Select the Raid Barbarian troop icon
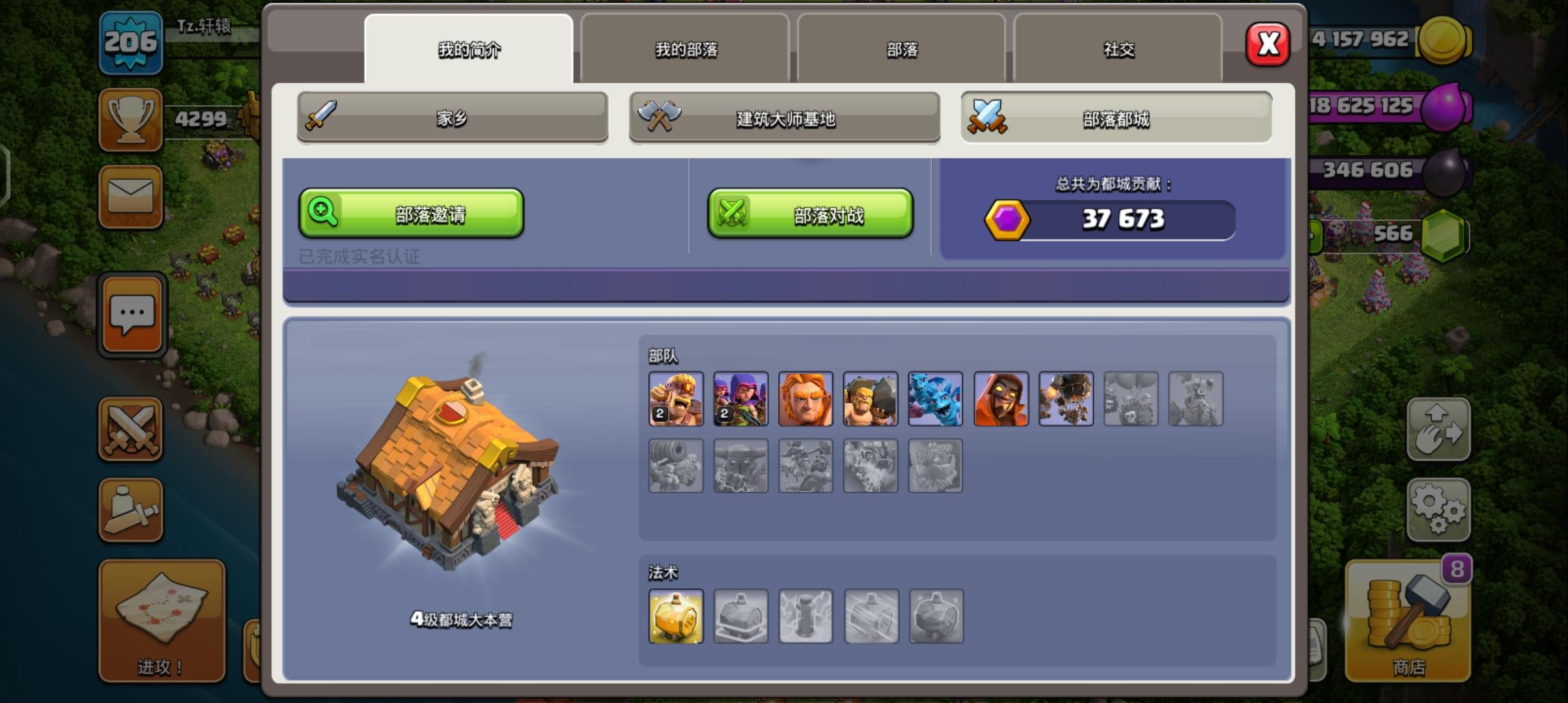The height and width of the screenshot is (703, 1568). [676, 398]
